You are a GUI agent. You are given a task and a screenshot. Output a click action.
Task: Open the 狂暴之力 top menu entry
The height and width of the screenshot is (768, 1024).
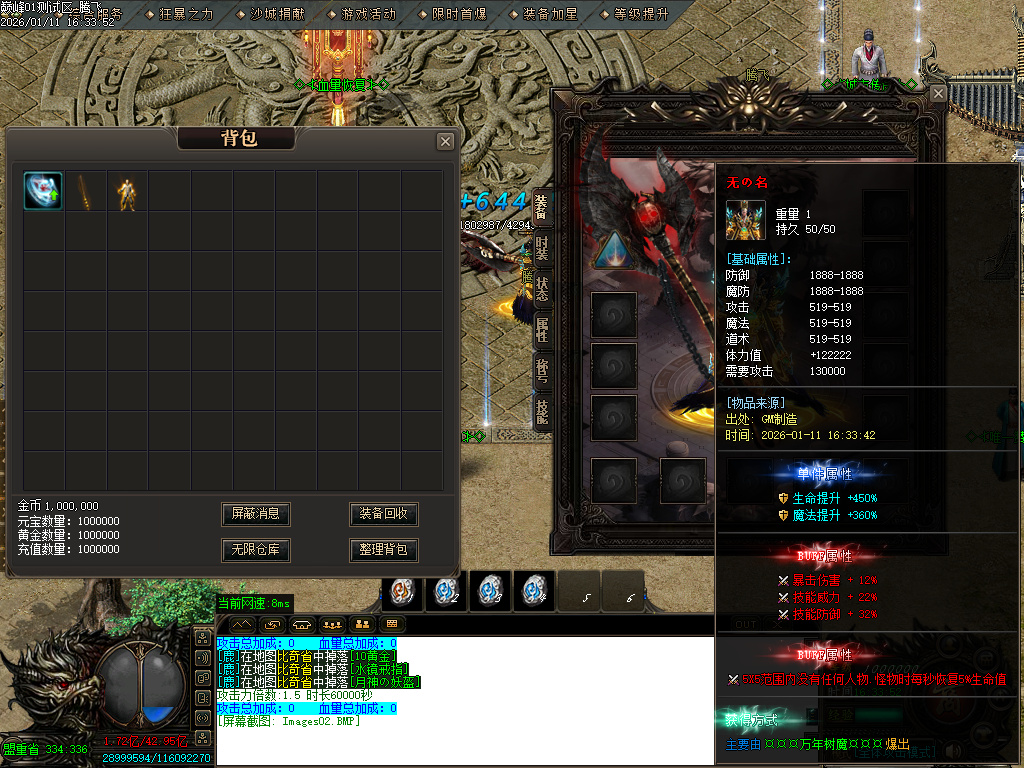click(186, 14)
